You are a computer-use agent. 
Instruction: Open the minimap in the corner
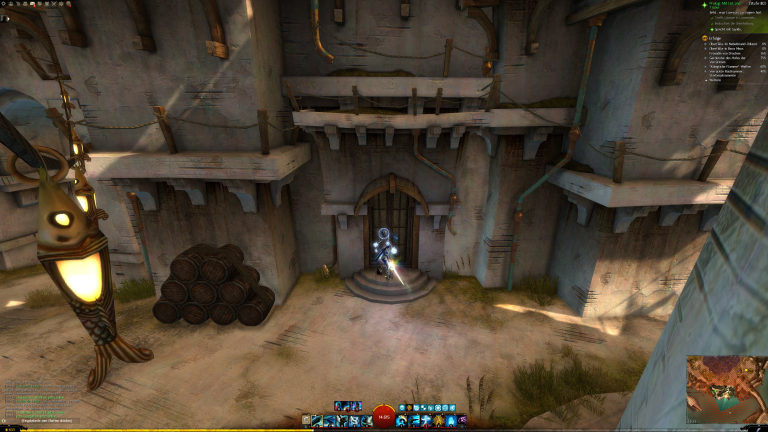pos(726,389)
